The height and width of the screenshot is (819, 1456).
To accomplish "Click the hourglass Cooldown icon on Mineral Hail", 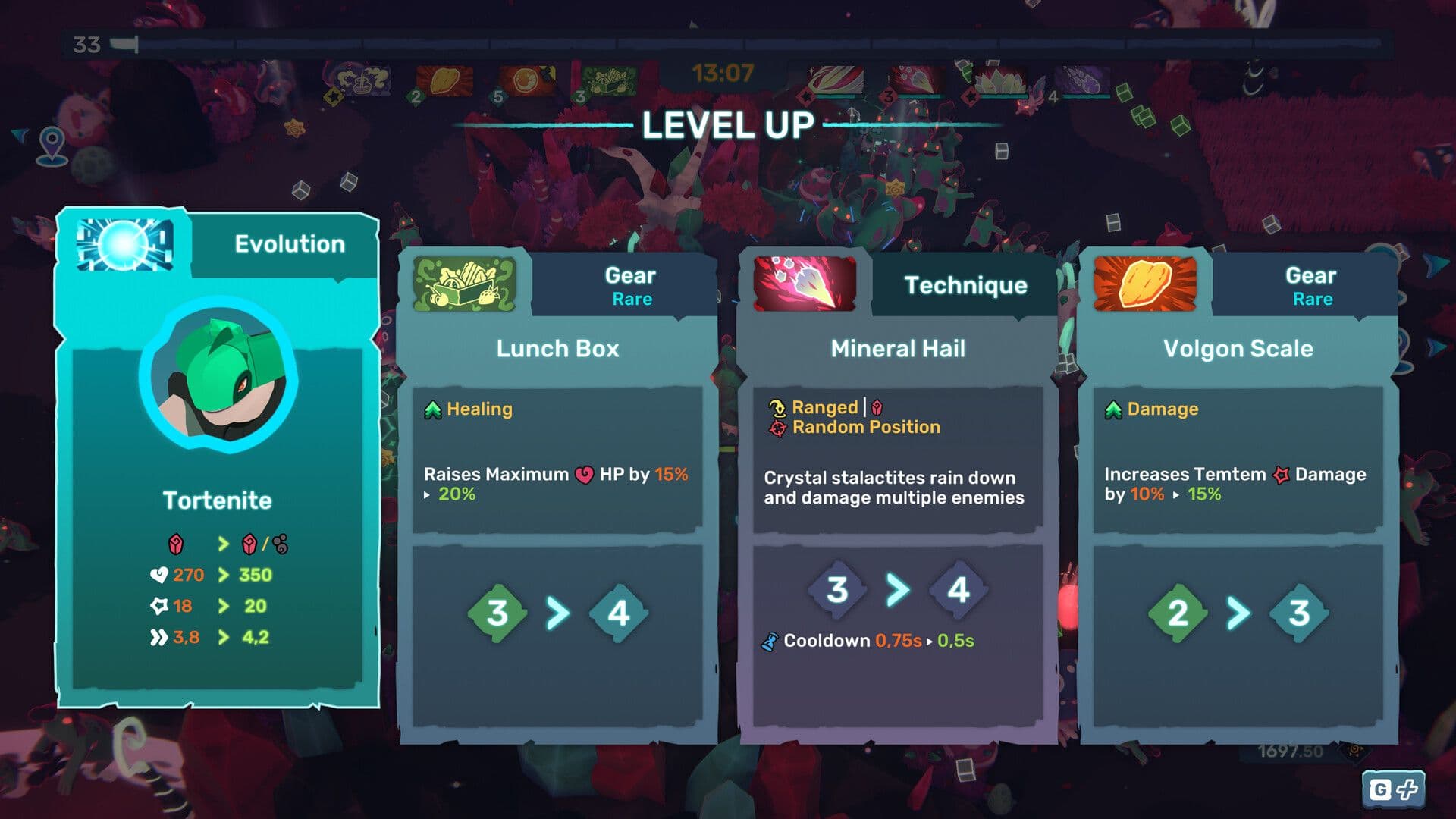I will coord(770,640).
